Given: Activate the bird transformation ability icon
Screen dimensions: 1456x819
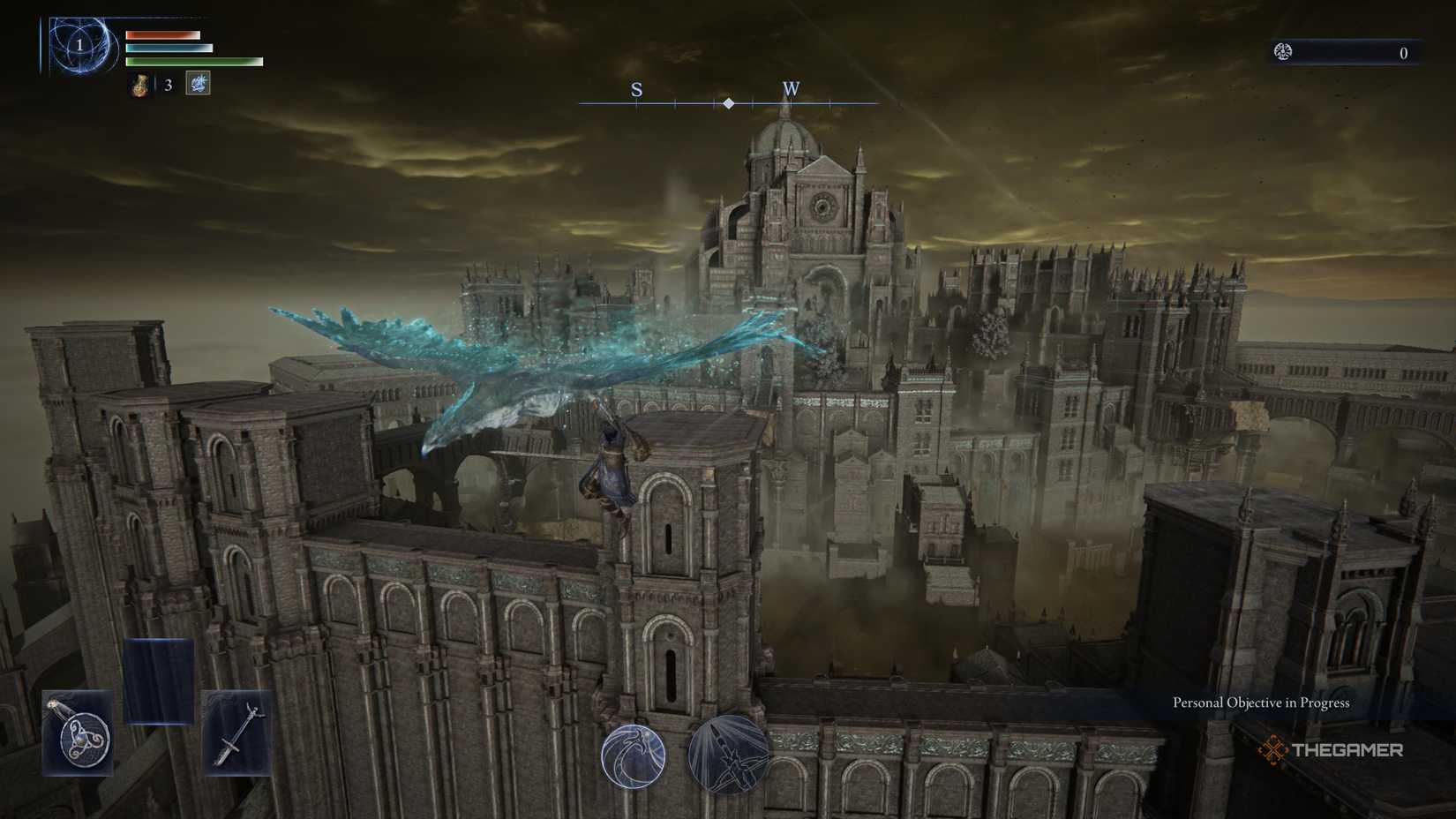Looking at the screenshot, I should (x=634, y=757).
